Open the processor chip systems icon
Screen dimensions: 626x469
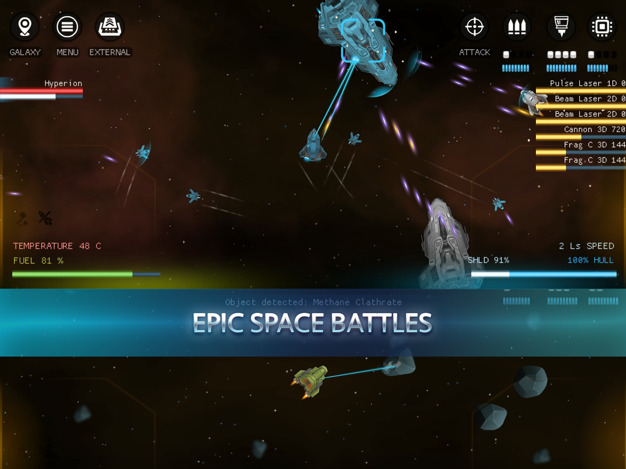[x=602, y=27]
